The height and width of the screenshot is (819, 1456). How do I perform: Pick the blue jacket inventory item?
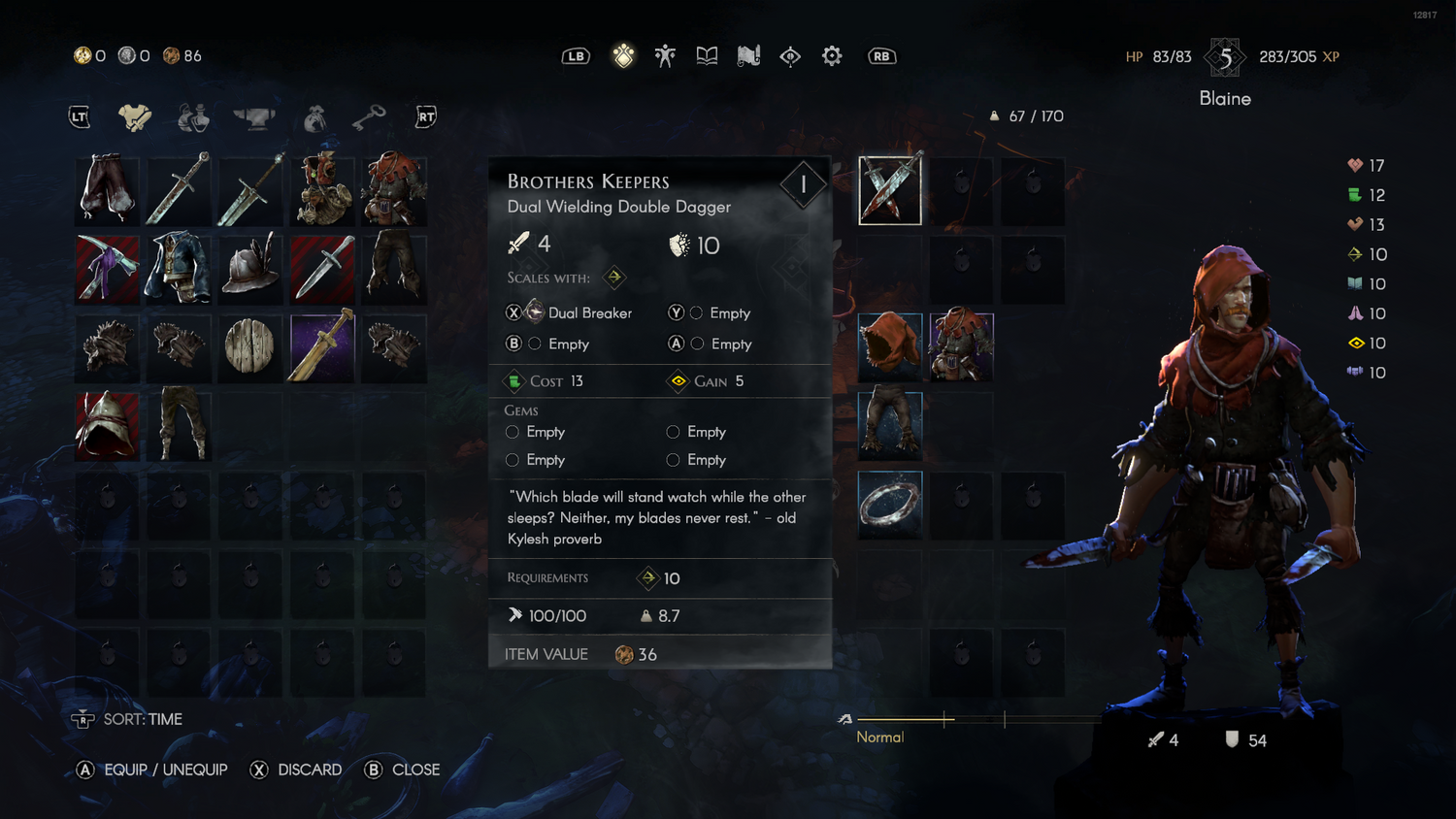pyautogui.click(x=179, y=268)
